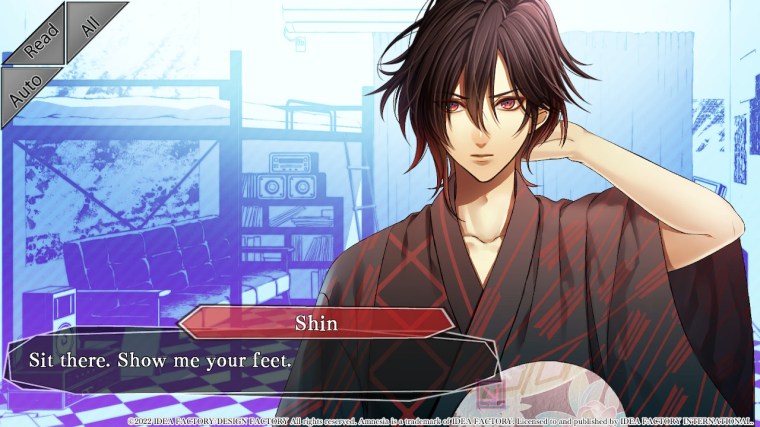Choose the All skip option

click(x=92, y=24)
